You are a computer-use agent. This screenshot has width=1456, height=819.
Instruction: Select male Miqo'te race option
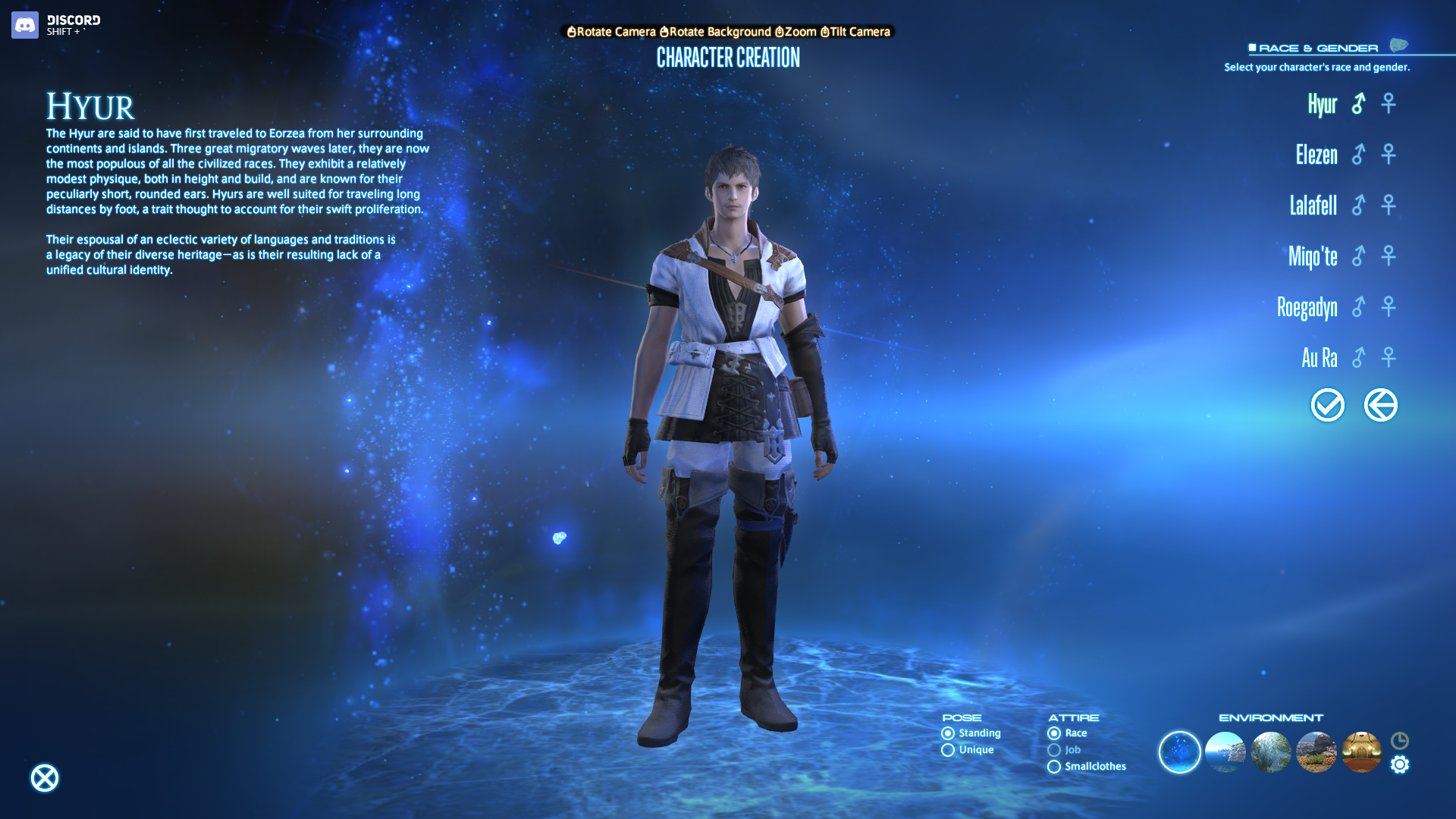pos(1358,256)
